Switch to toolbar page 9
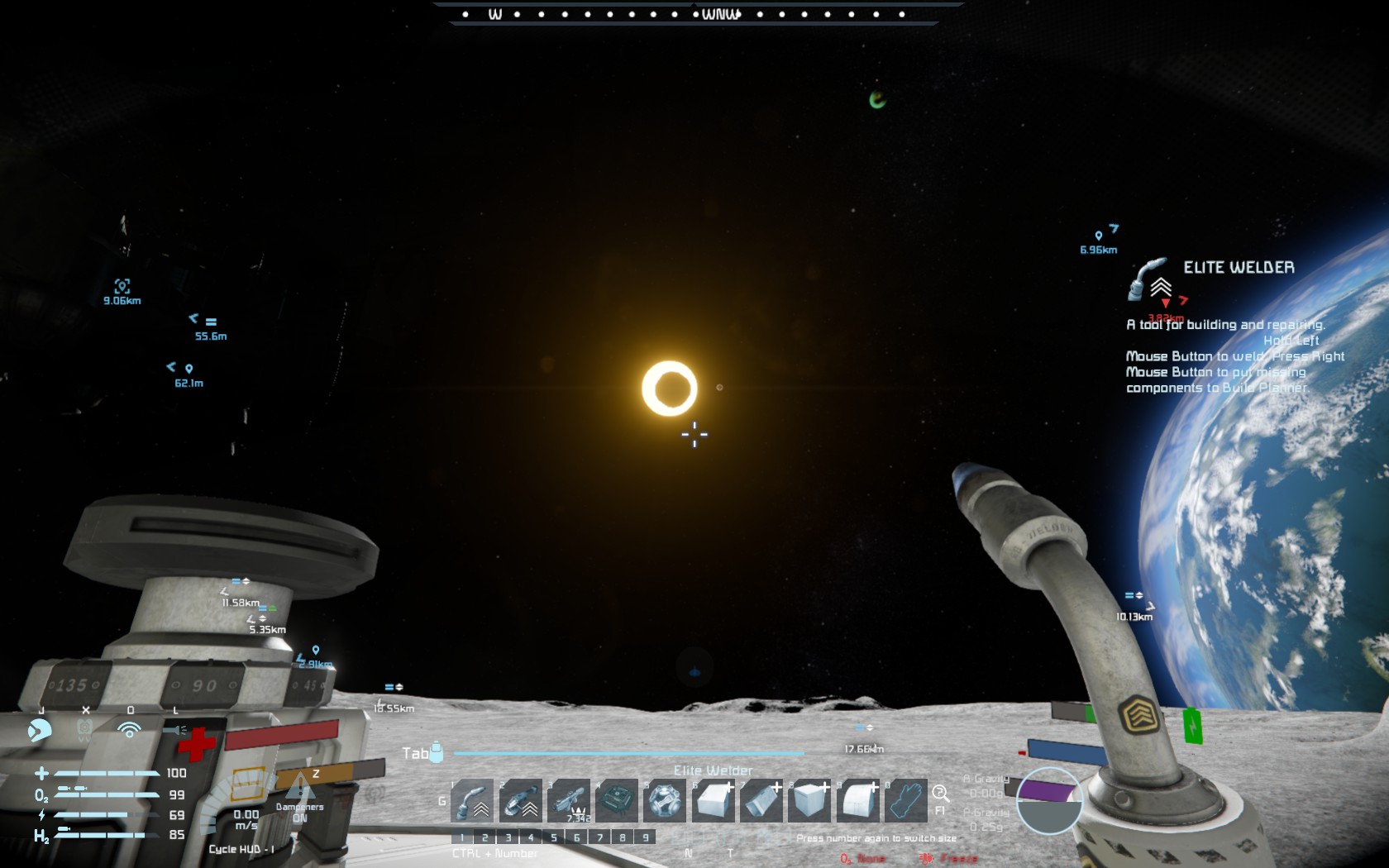This screenshot has height=868, width=1389. click(646, 837)
